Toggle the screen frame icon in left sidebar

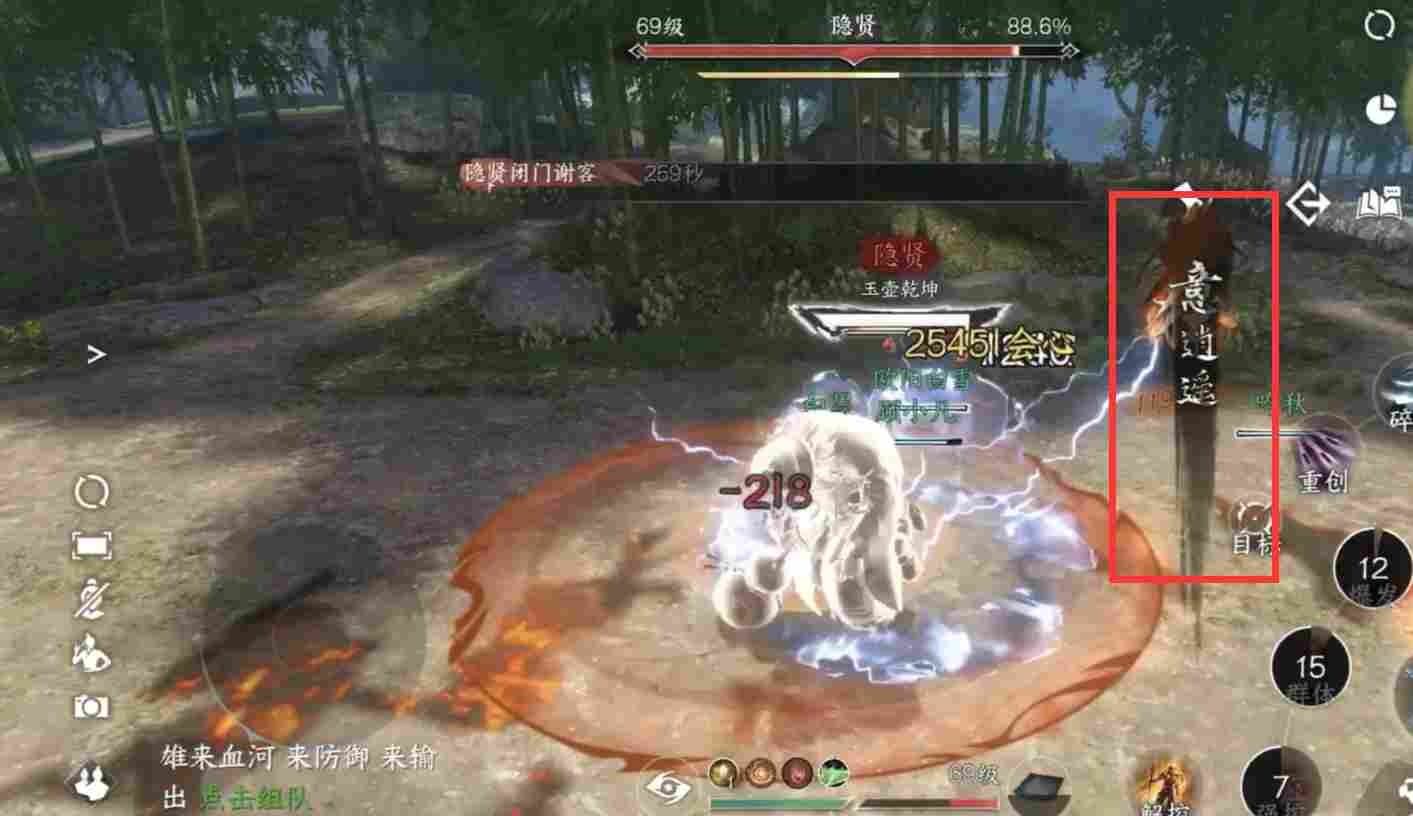(92, 545)
